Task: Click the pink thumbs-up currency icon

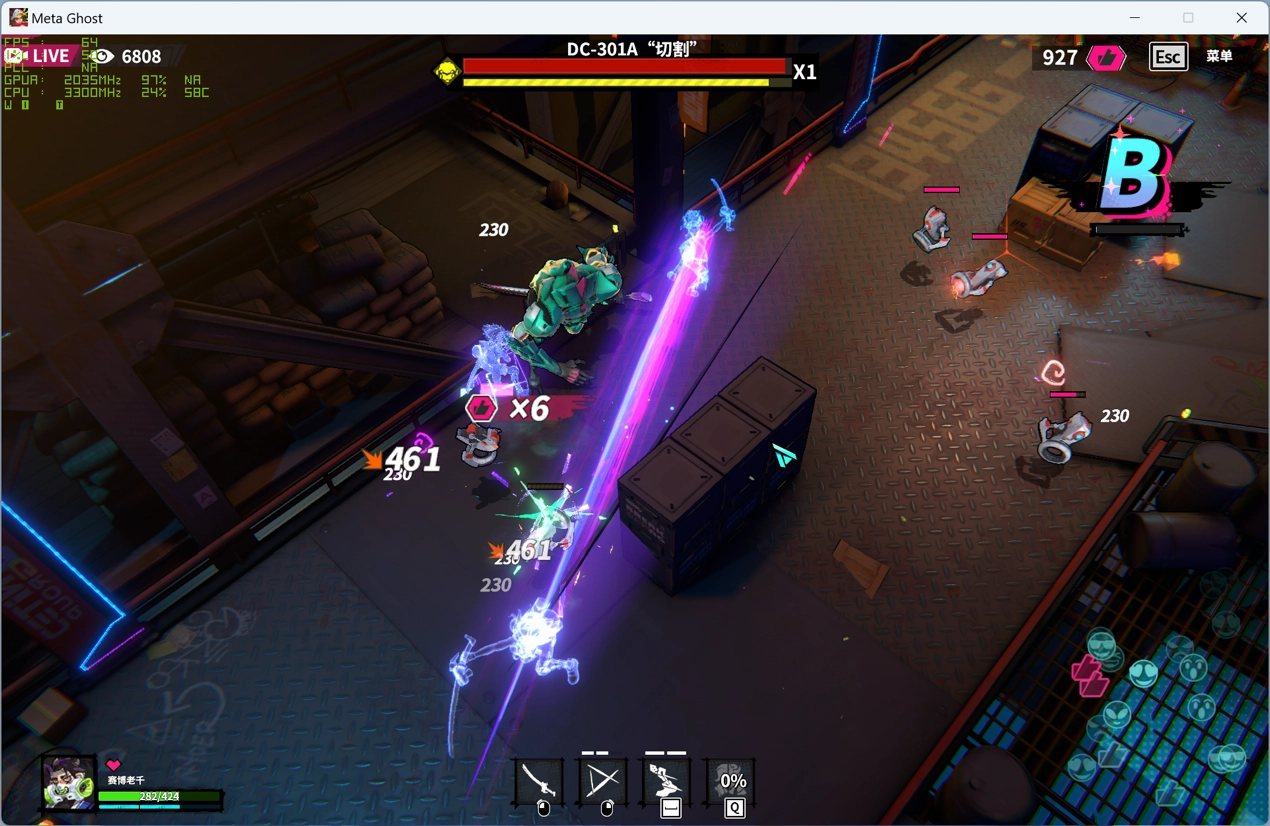Action: [1106, 57]
